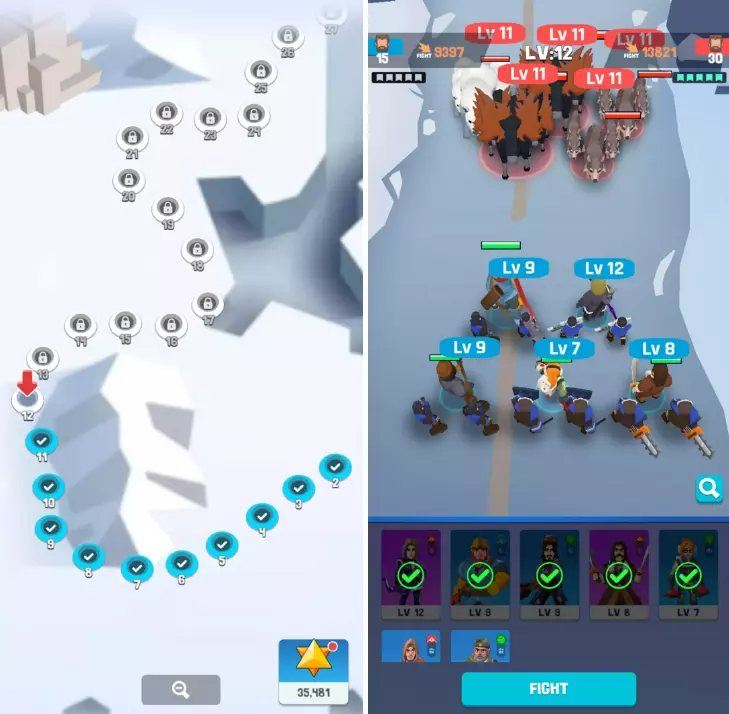Tap locked level 20 node
This screenshot has width=729, height=714.
pyautogui.click(x=127, y=180)
